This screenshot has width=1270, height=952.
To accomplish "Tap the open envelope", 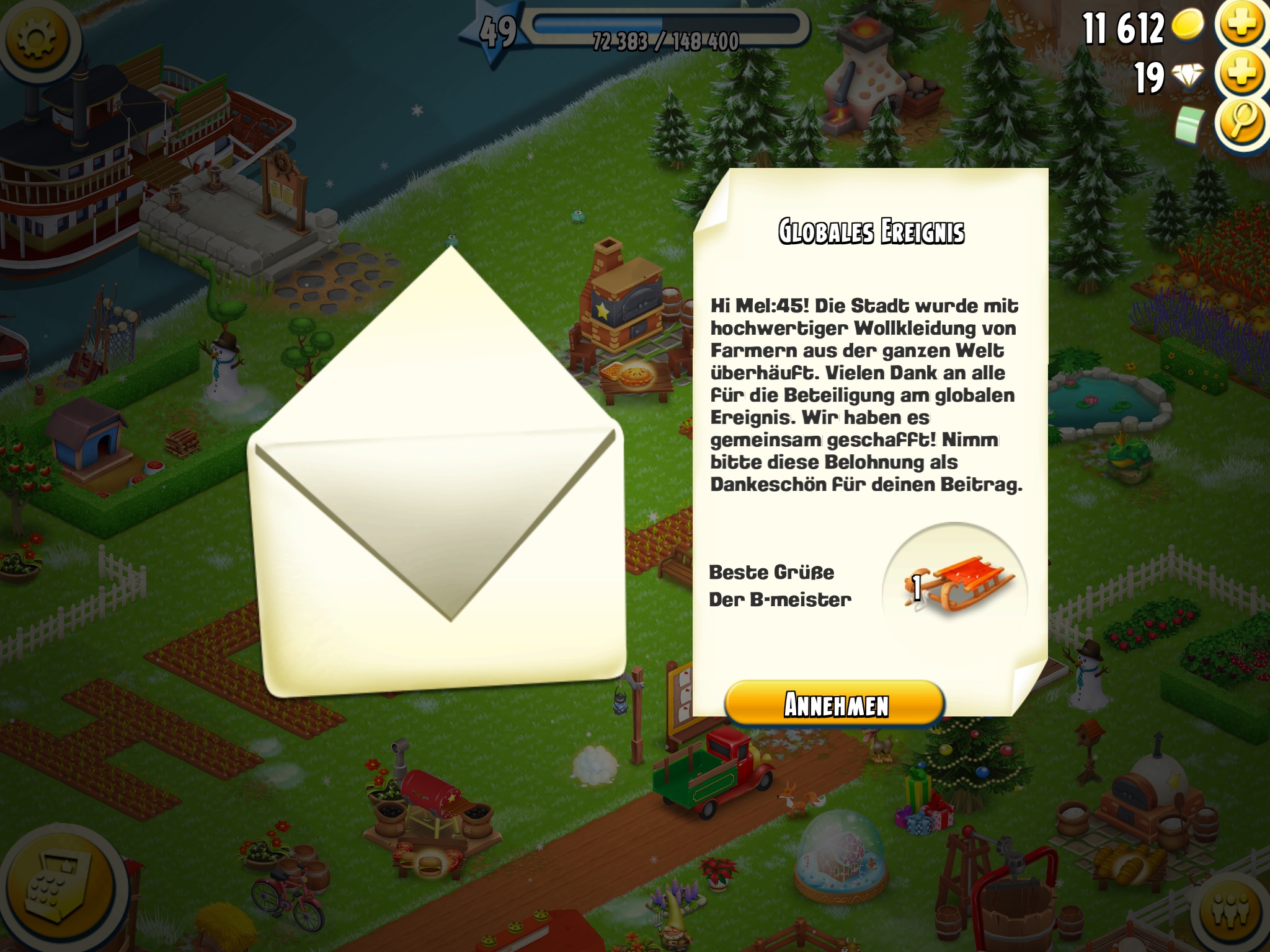I will [x=438, y=496].
